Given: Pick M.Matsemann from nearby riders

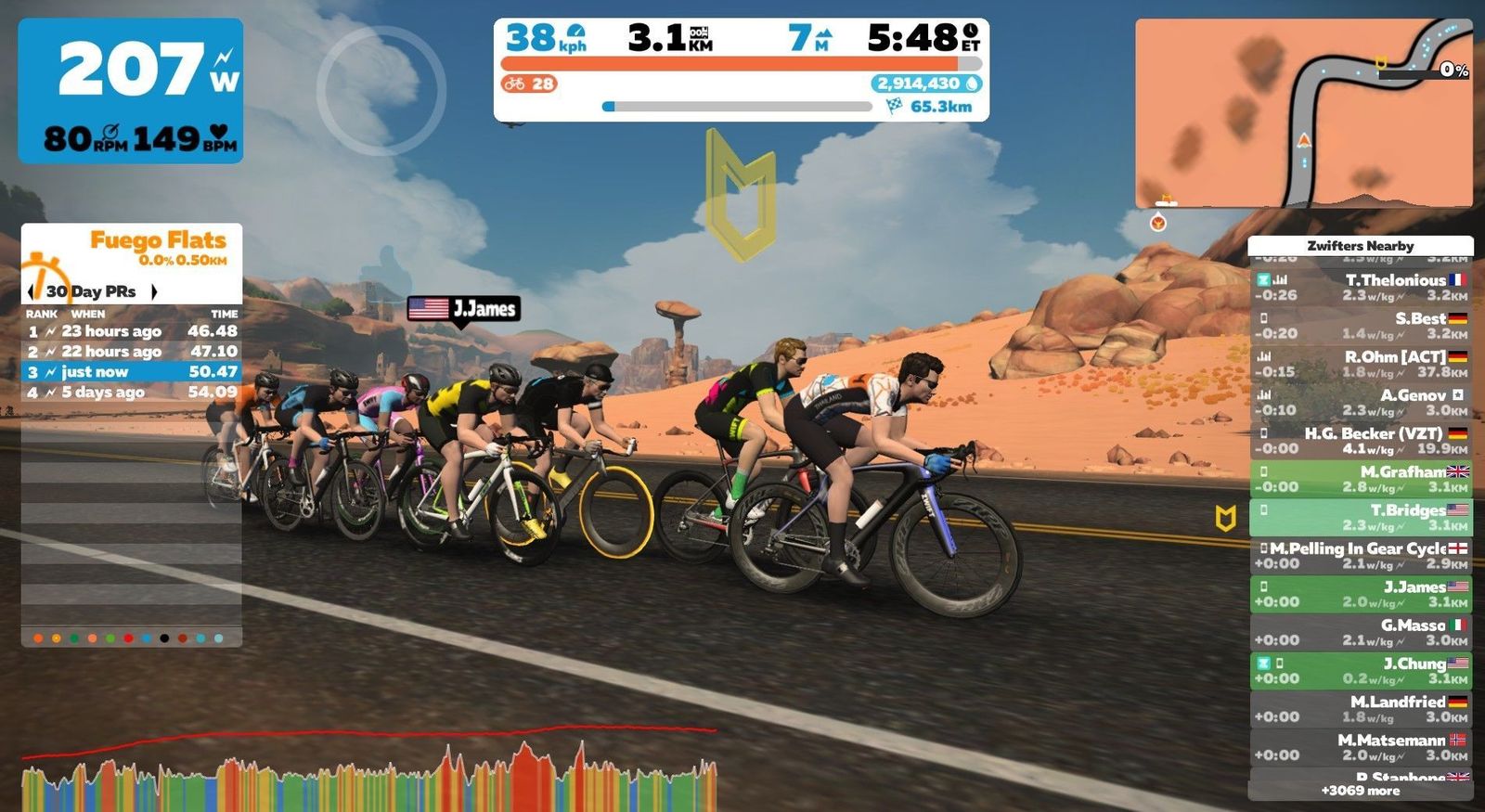Looking at the screenshot, I should point(1361,747).
